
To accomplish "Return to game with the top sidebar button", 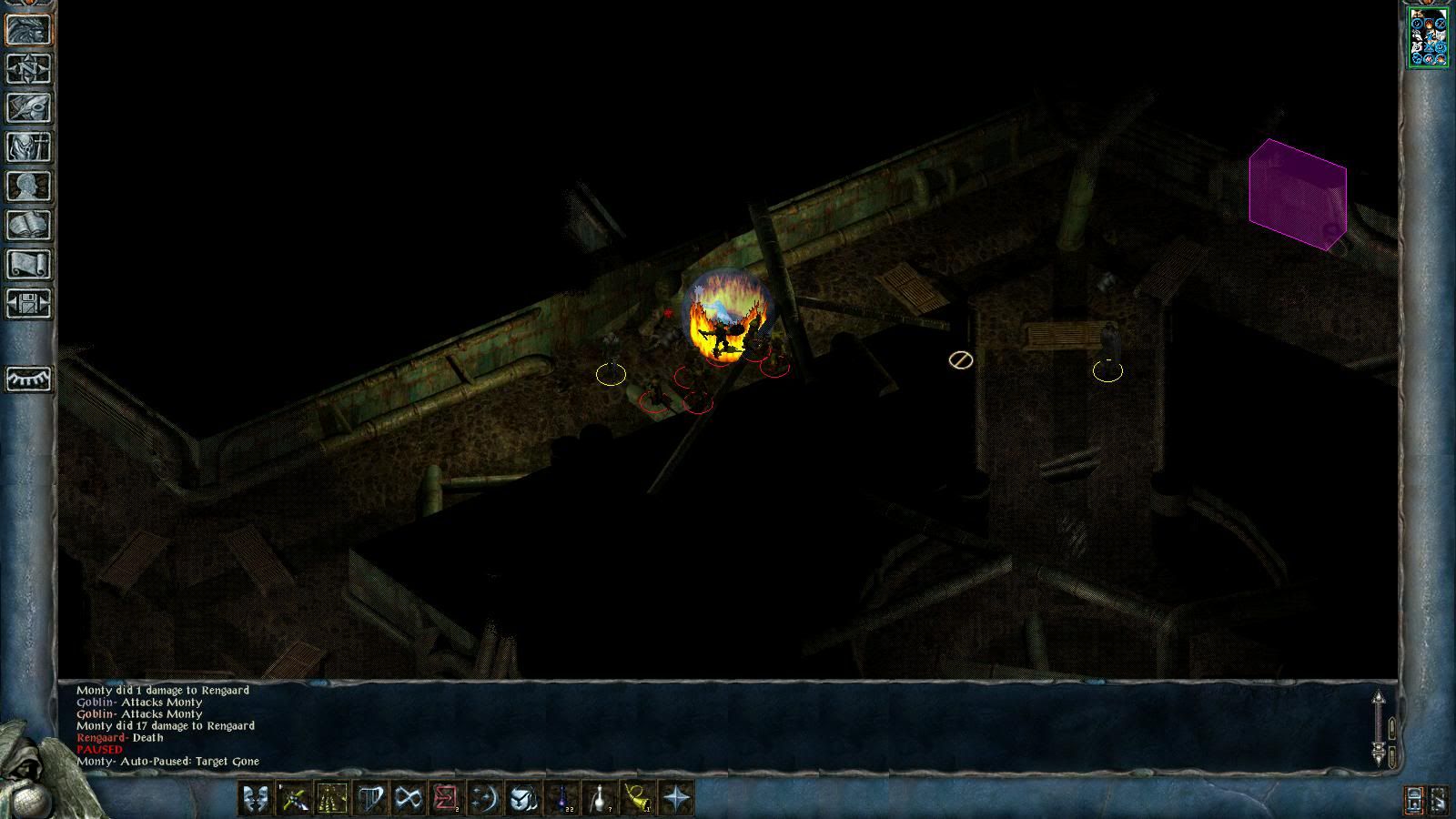I will [x=29, y=29].
